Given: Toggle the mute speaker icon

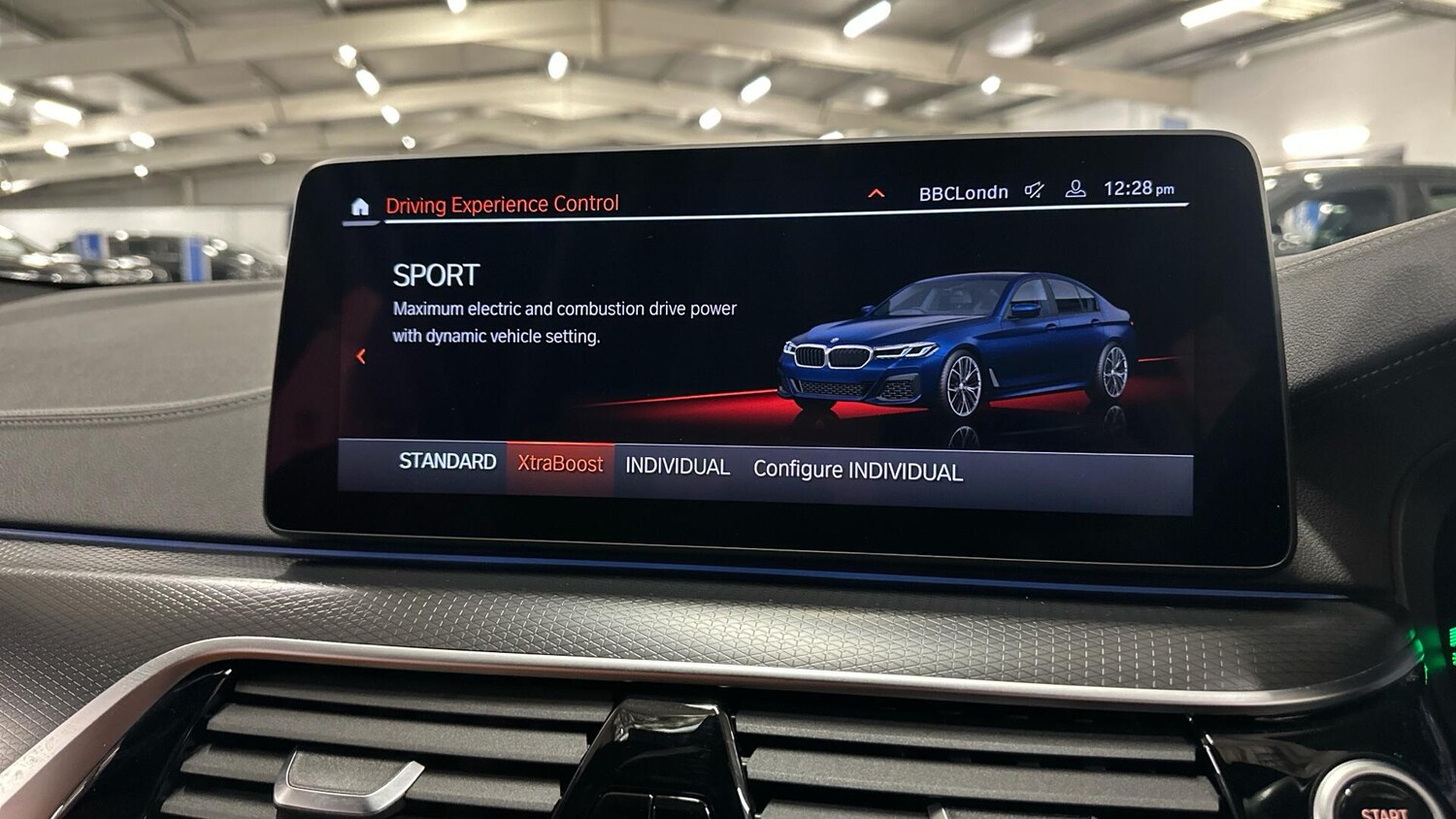Looking at the screenshot, I should point(1035,190).
